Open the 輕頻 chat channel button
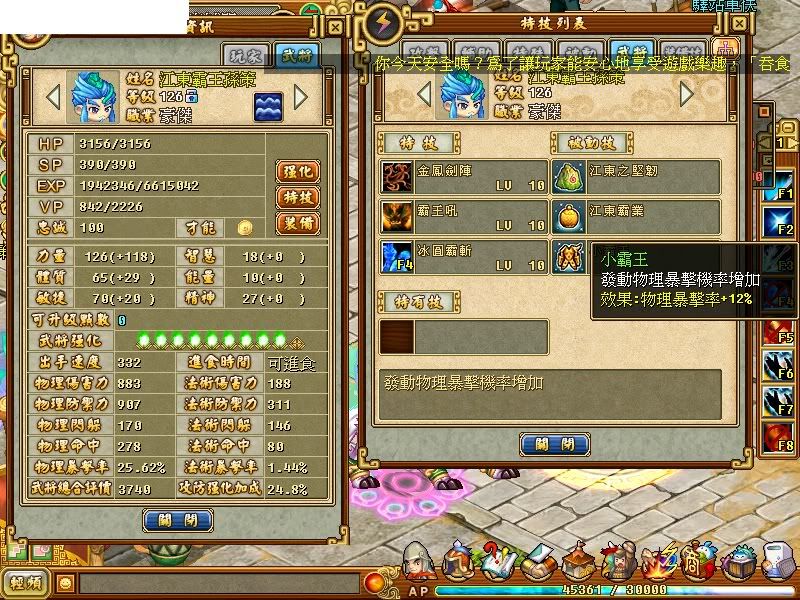This screenshot has height=600, width=800. [x=25, y=582]
